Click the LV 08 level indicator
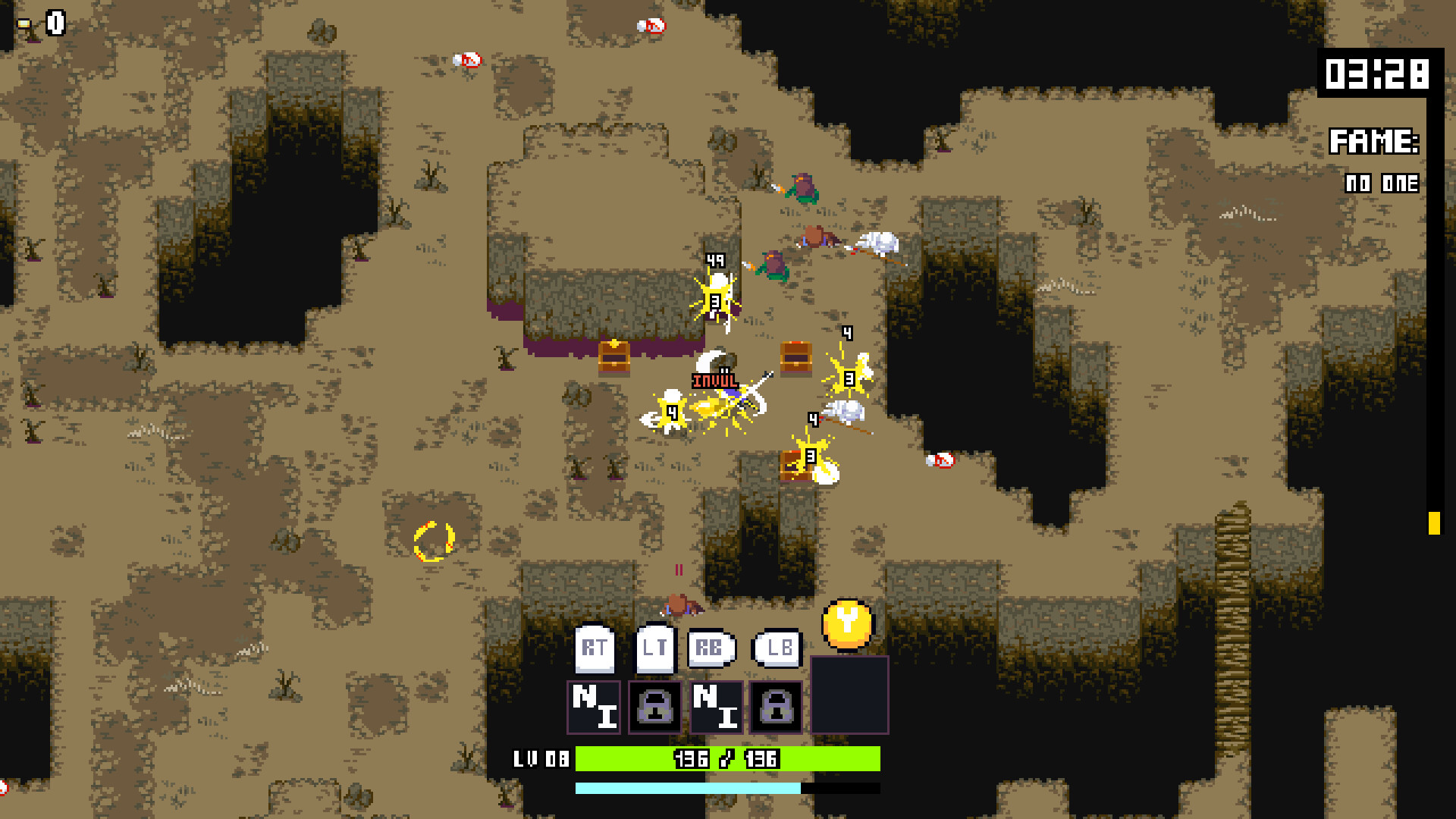 pyautogui.click(x=541, y=757)
